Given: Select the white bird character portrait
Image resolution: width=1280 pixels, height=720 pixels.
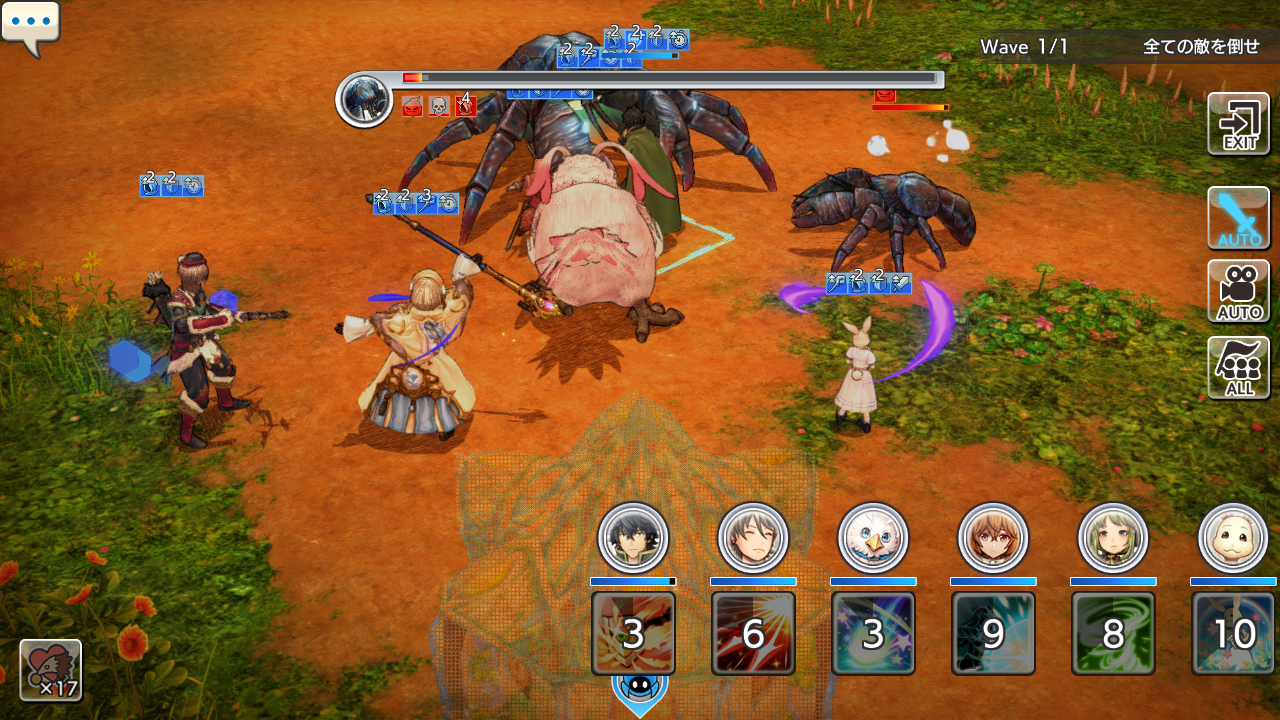Looking at the screenshot, I should click(873, 538).
